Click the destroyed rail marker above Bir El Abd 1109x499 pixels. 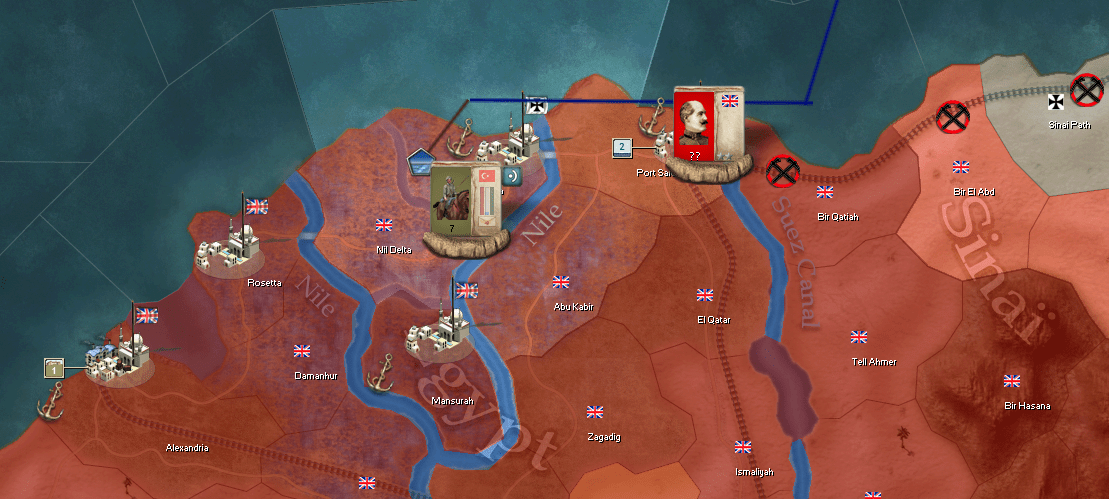click(954, 117)
